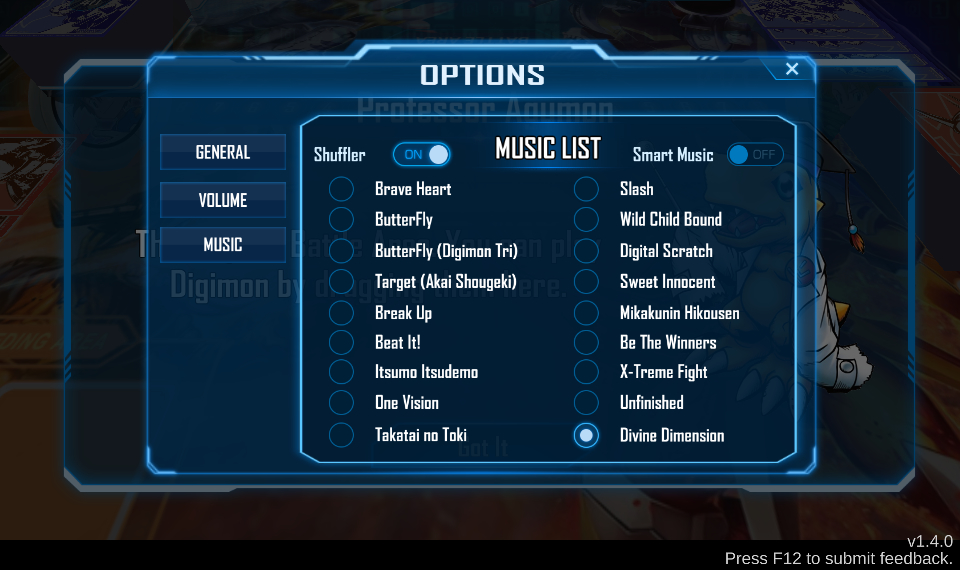
Task: Select the Slash track
Action: pyautogui.click(x=586, y=189)
